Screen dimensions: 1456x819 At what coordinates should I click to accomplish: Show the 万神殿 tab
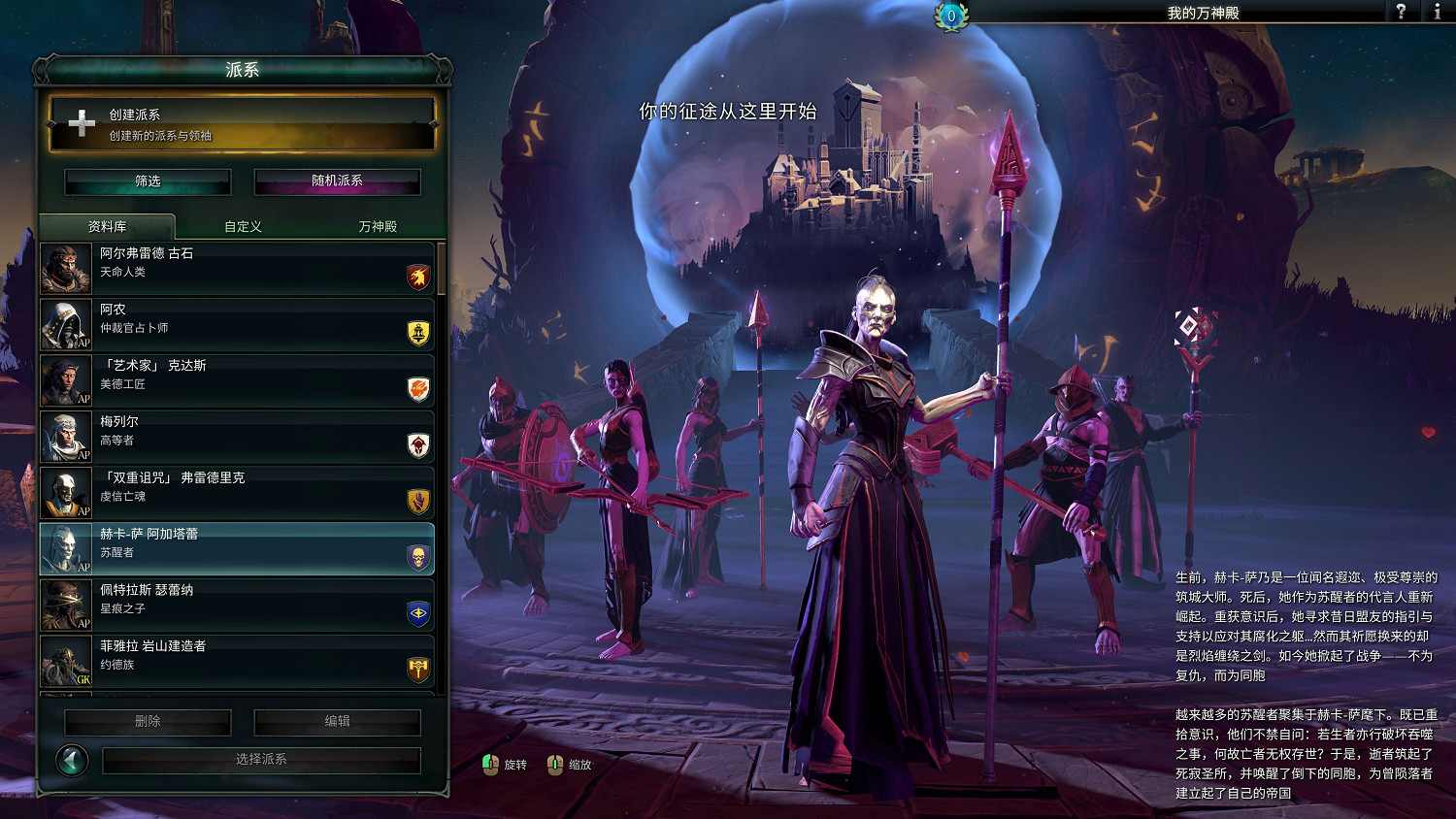(x=378, y=226)
